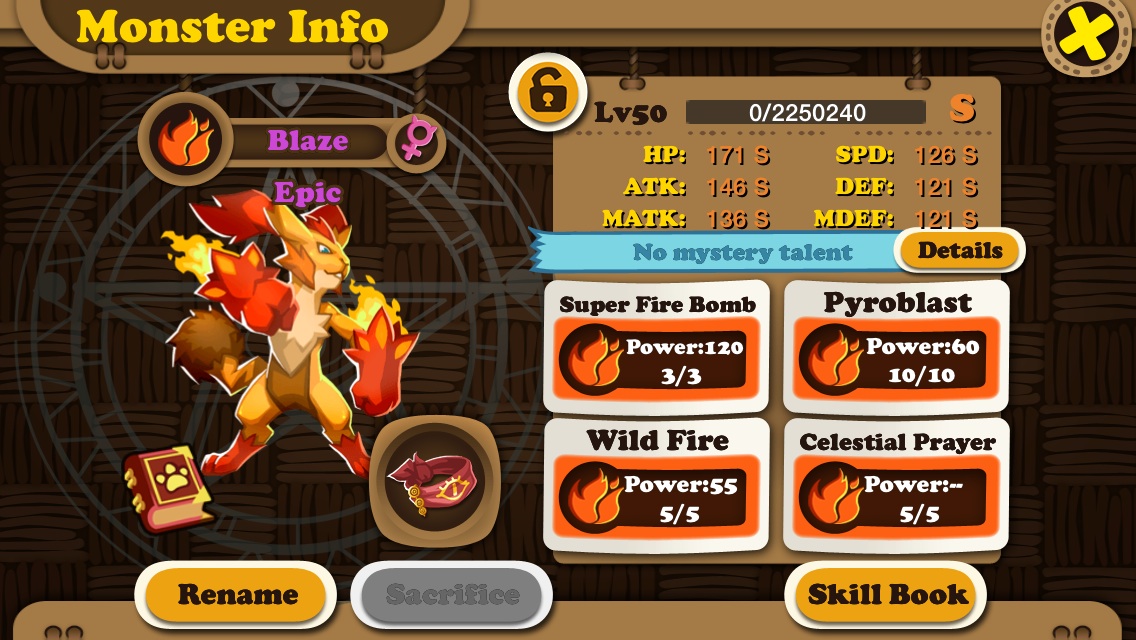This screenshot has height=640, width=1136.
Task: Open the Skill Book
Action: tap(887, 594)
